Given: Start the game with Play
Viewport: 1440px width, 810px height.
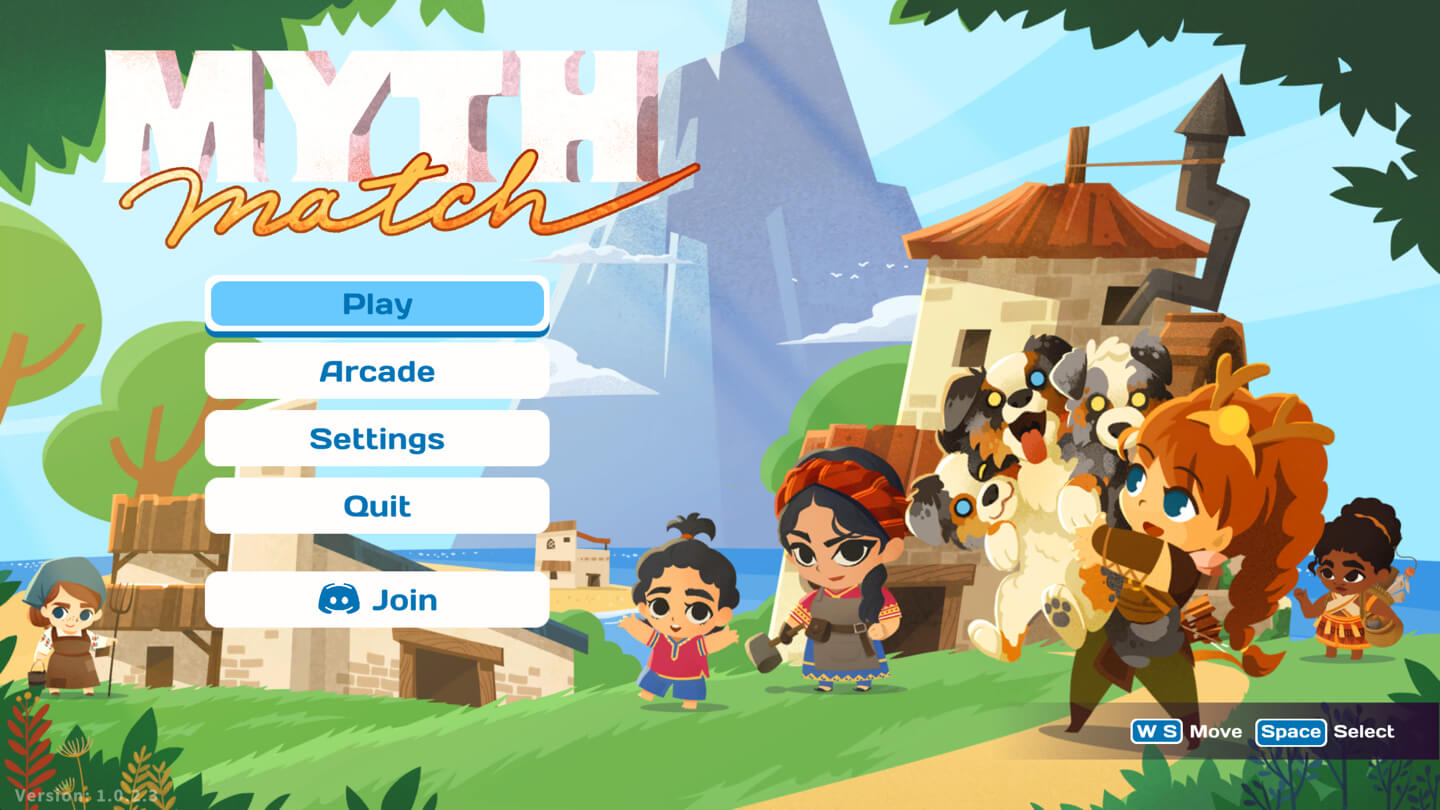Looking at the screenshot, I should point(377,304).
